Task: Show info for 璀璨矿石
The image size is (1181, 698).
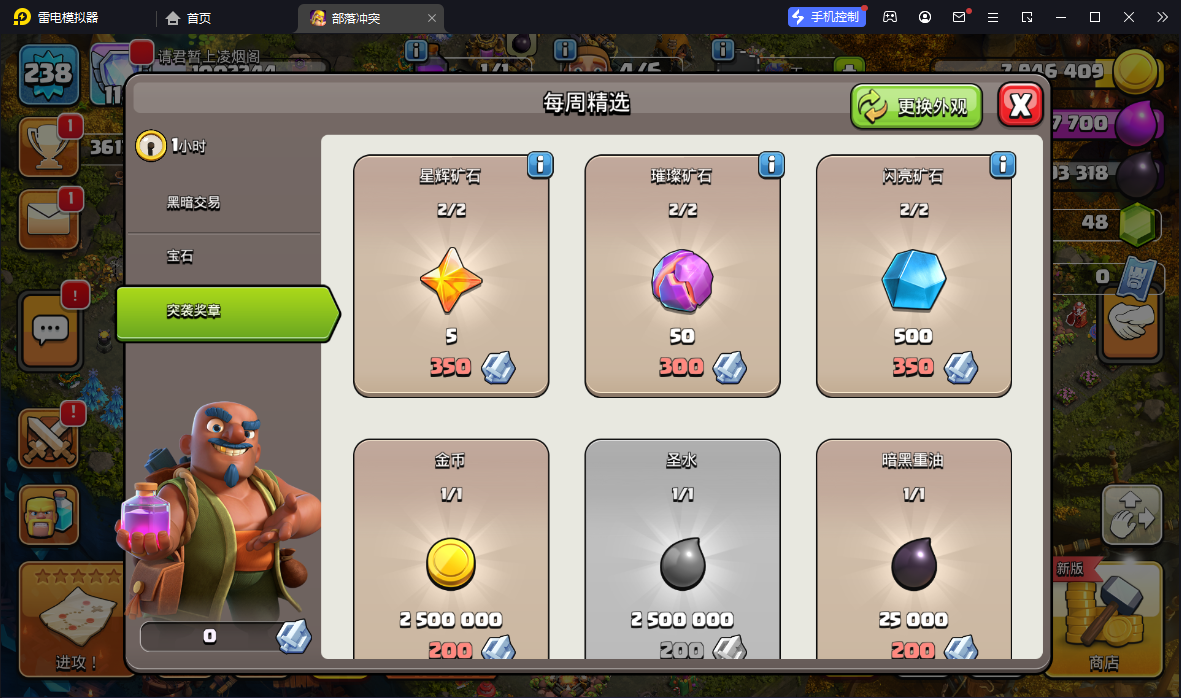Action: pyautogui.click(x=771, y=164)
